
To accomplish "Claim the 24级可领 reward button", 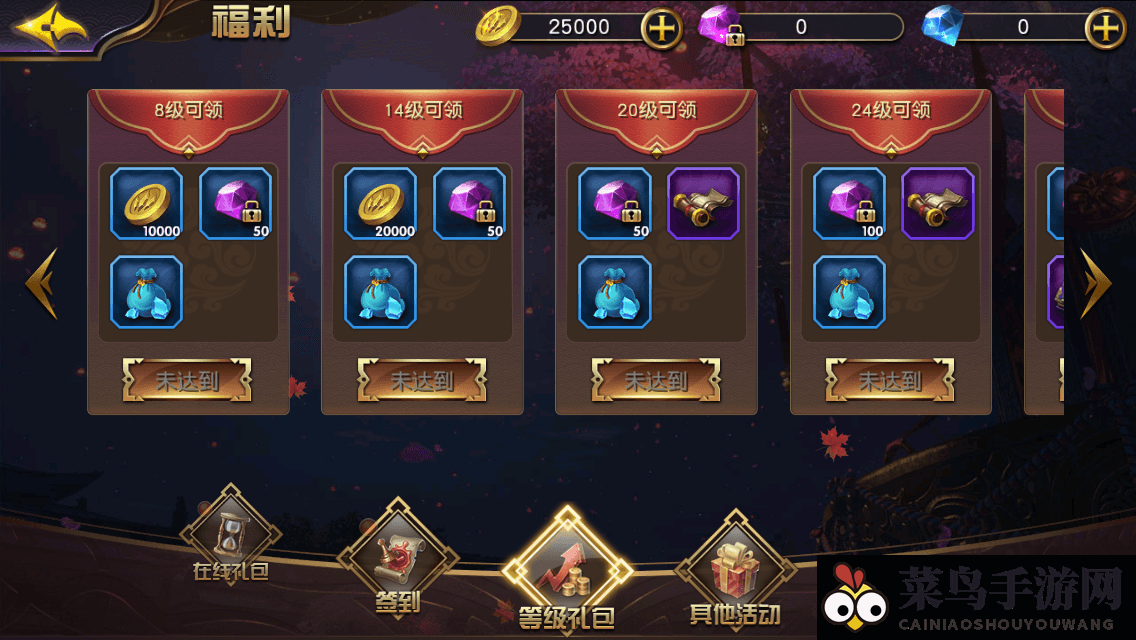I will click(890, 380).
